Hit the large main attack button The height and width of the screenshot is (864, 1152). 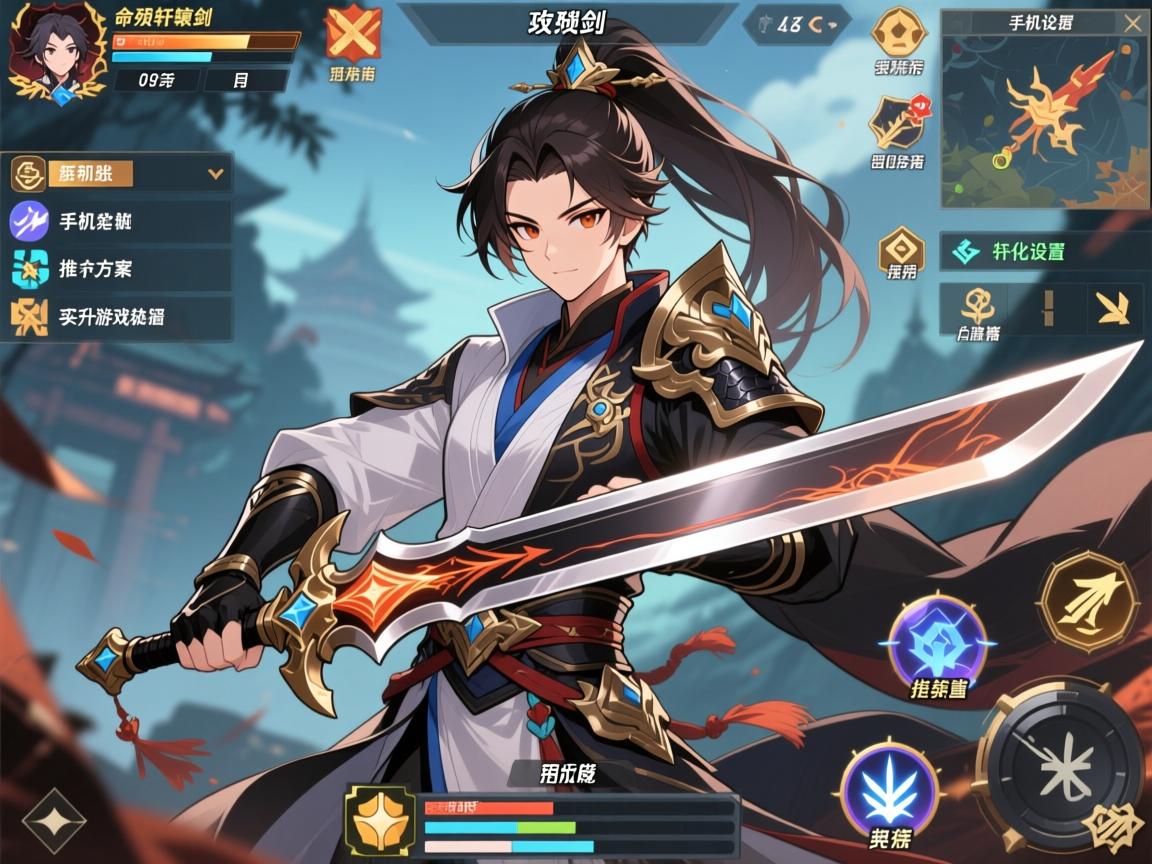(x=1060, y=766)
